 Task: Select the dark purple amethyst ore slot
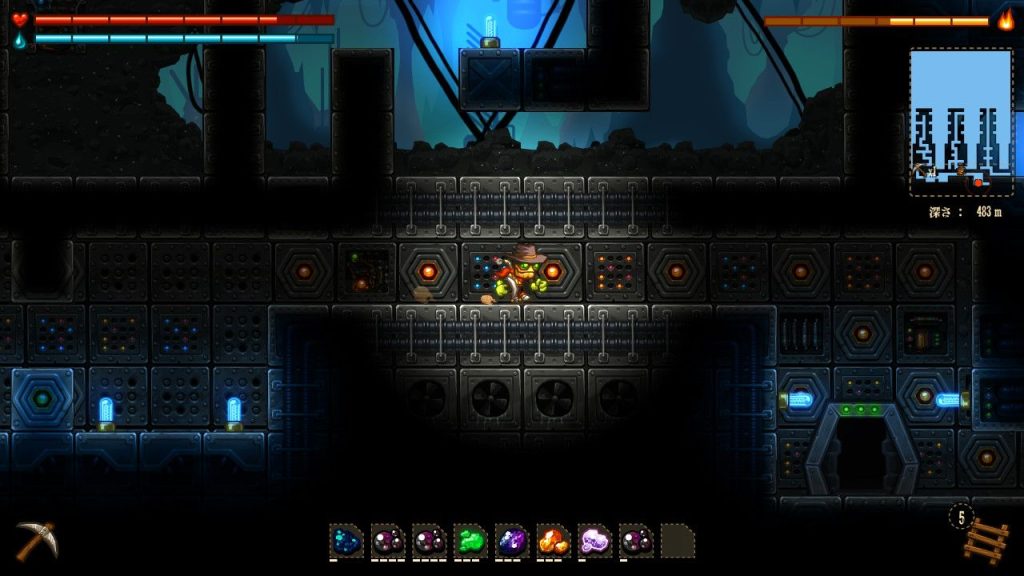[x=511, y=541]
